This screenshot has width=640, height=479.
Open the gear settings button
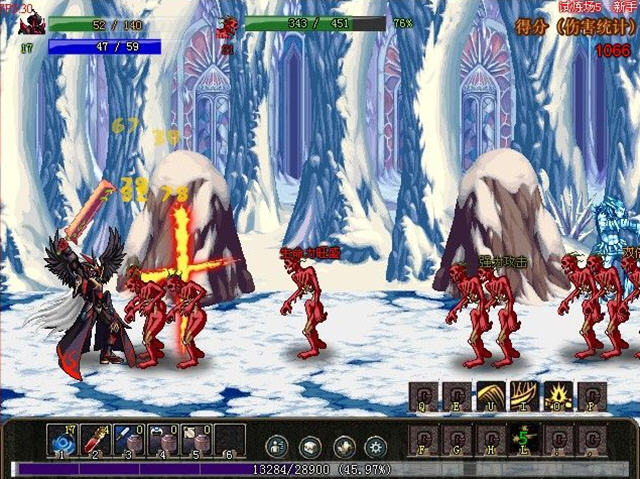click(376, 447)
